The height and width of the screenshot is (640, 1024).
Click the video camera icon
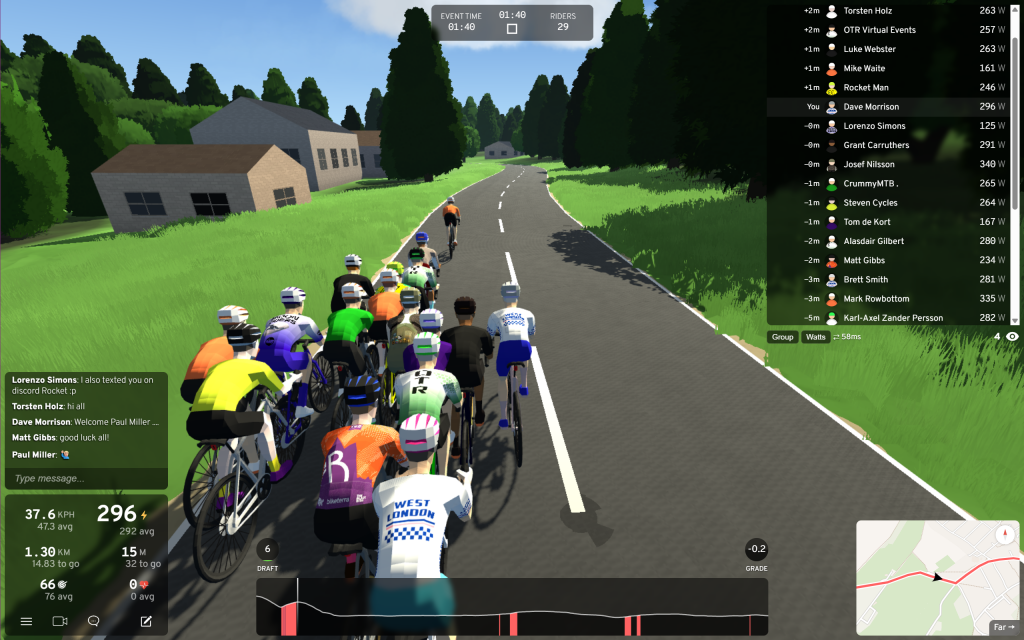point(59,621)
